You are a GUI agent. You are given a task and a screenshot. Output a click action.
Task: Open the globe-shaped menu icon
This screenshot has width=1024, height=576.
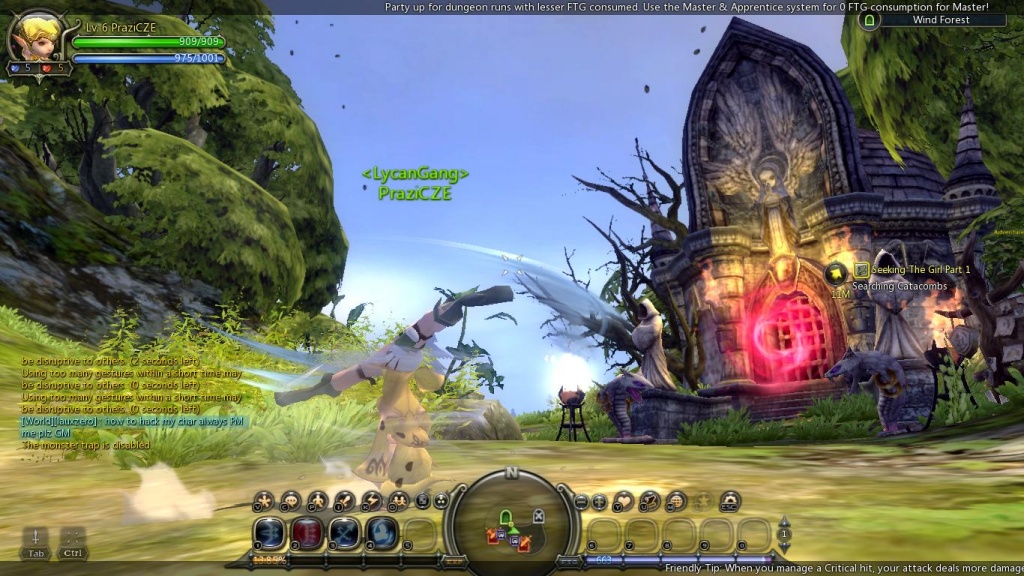tap(677, 501)
